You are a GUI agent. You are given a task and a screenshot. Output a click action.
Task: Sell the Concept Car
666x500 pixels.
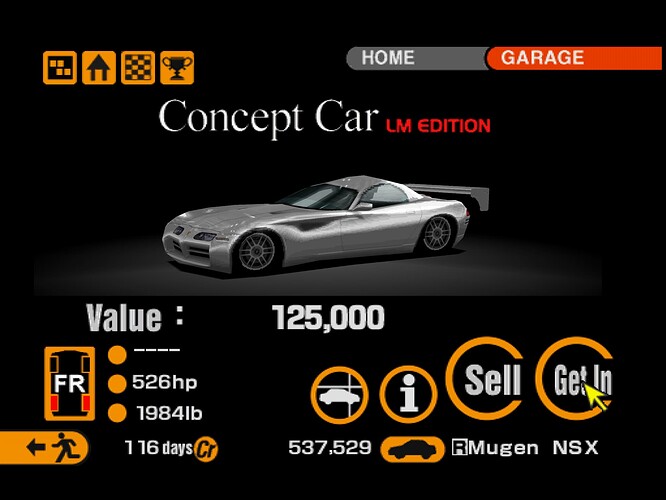coord(491,379)
